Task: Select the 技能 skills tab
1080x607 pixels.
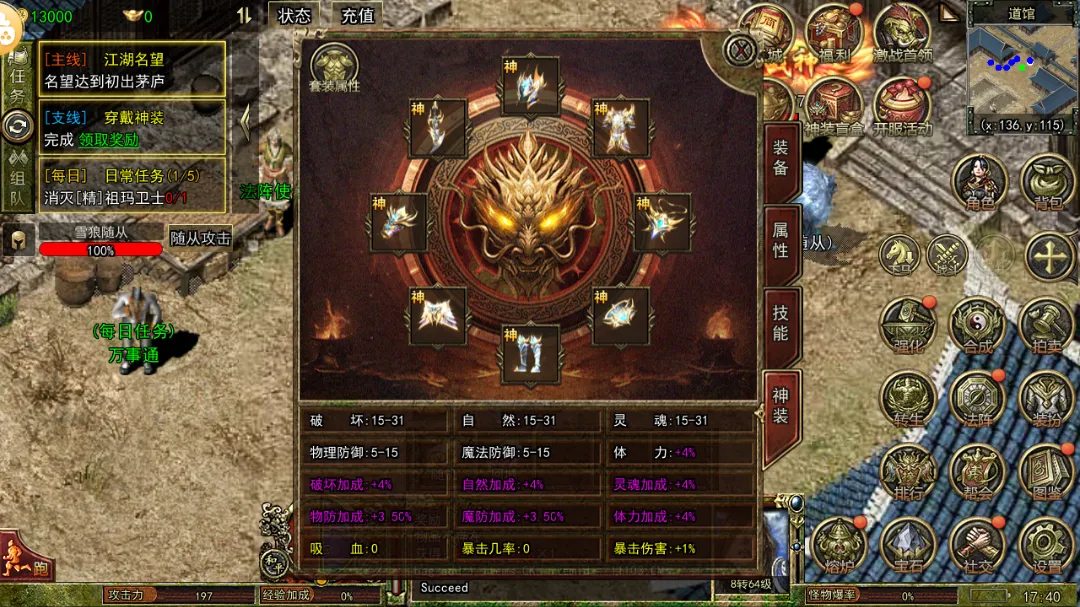Action: pos(780,322)
